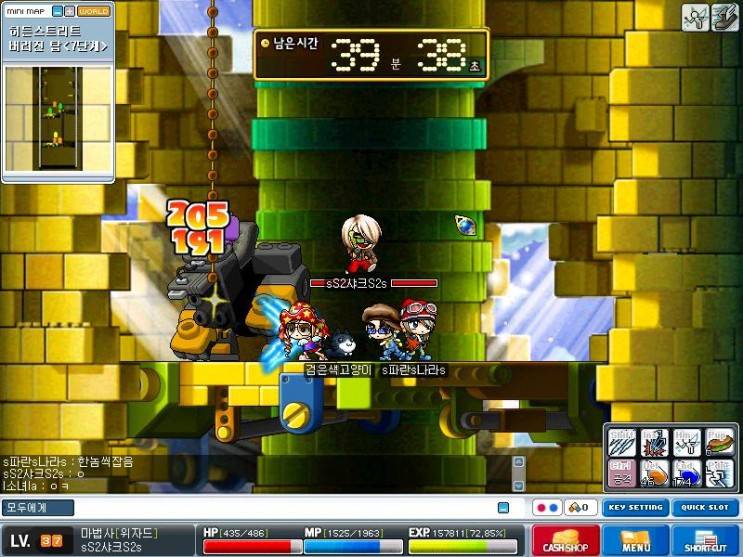Screen dimensions: 743x557
Task: Activate the Shift claw-slash skill slot
Action: (622, 442)
